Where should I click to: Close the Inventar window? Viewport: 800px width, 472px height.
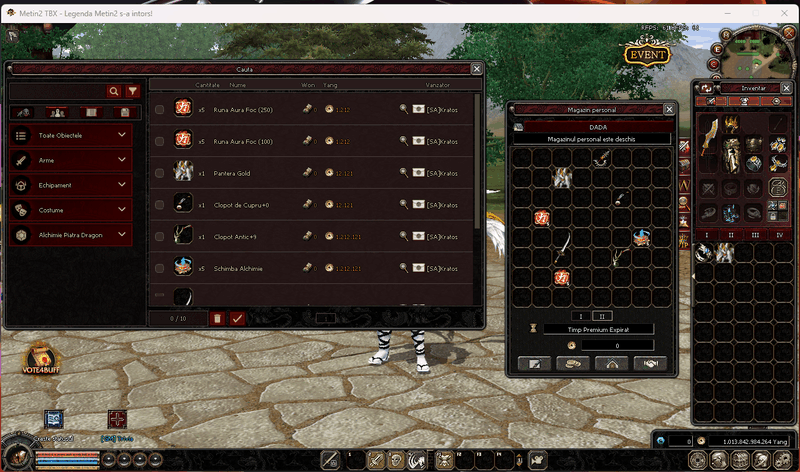788,88
